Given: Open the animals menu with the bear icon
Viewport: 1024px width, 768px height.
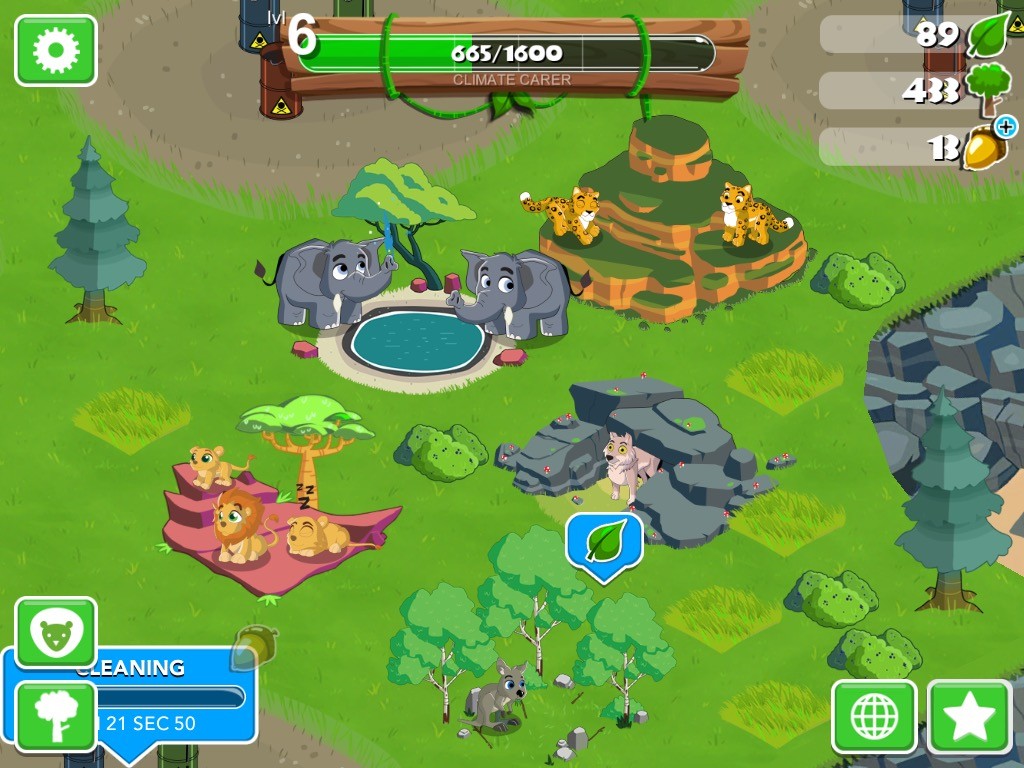Looking at the screenshot, I should [x=56, y=634].
